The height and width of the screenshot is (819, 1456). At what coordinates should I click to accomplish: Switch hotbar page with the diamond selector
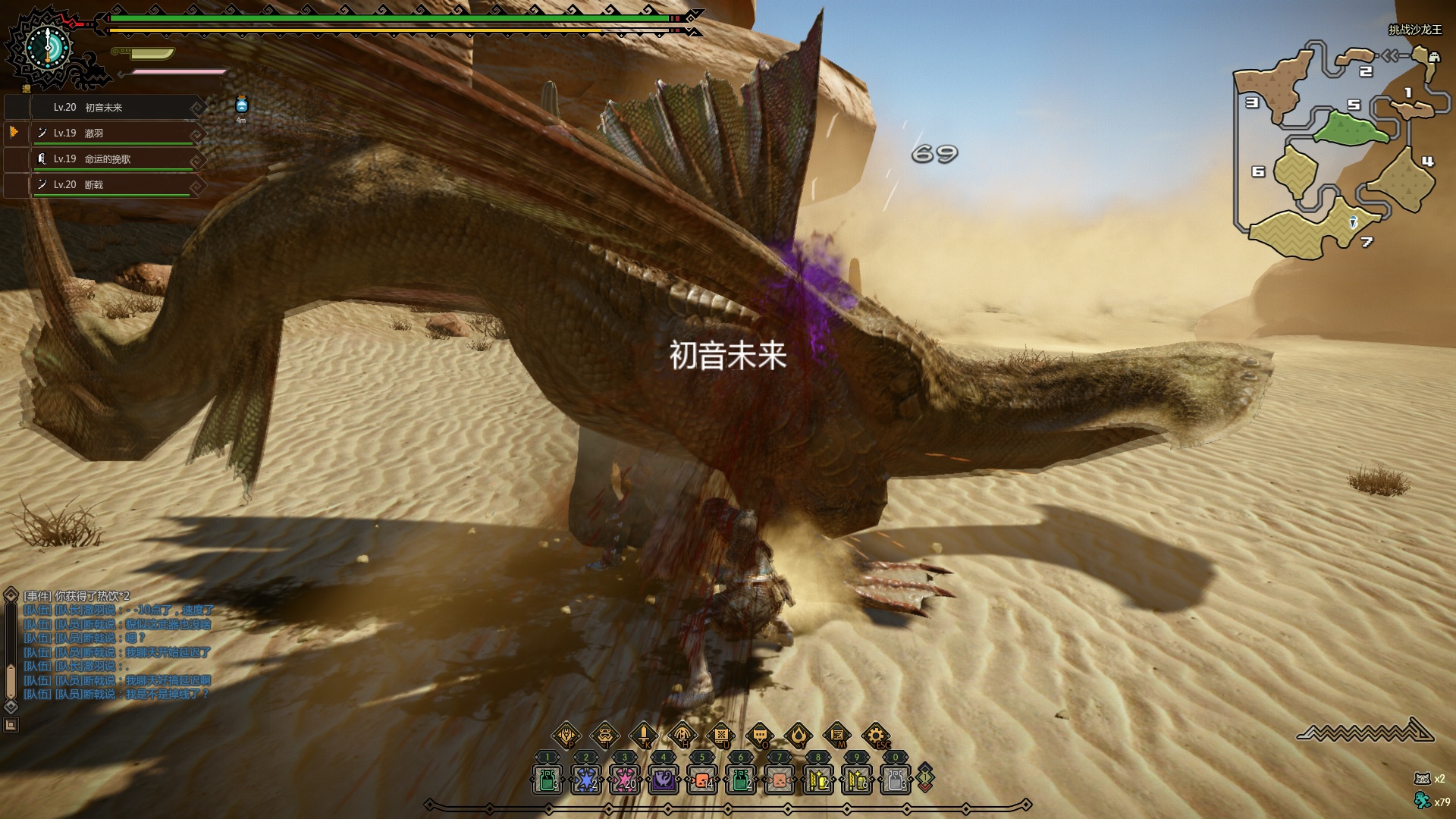(x=925, y=778)
